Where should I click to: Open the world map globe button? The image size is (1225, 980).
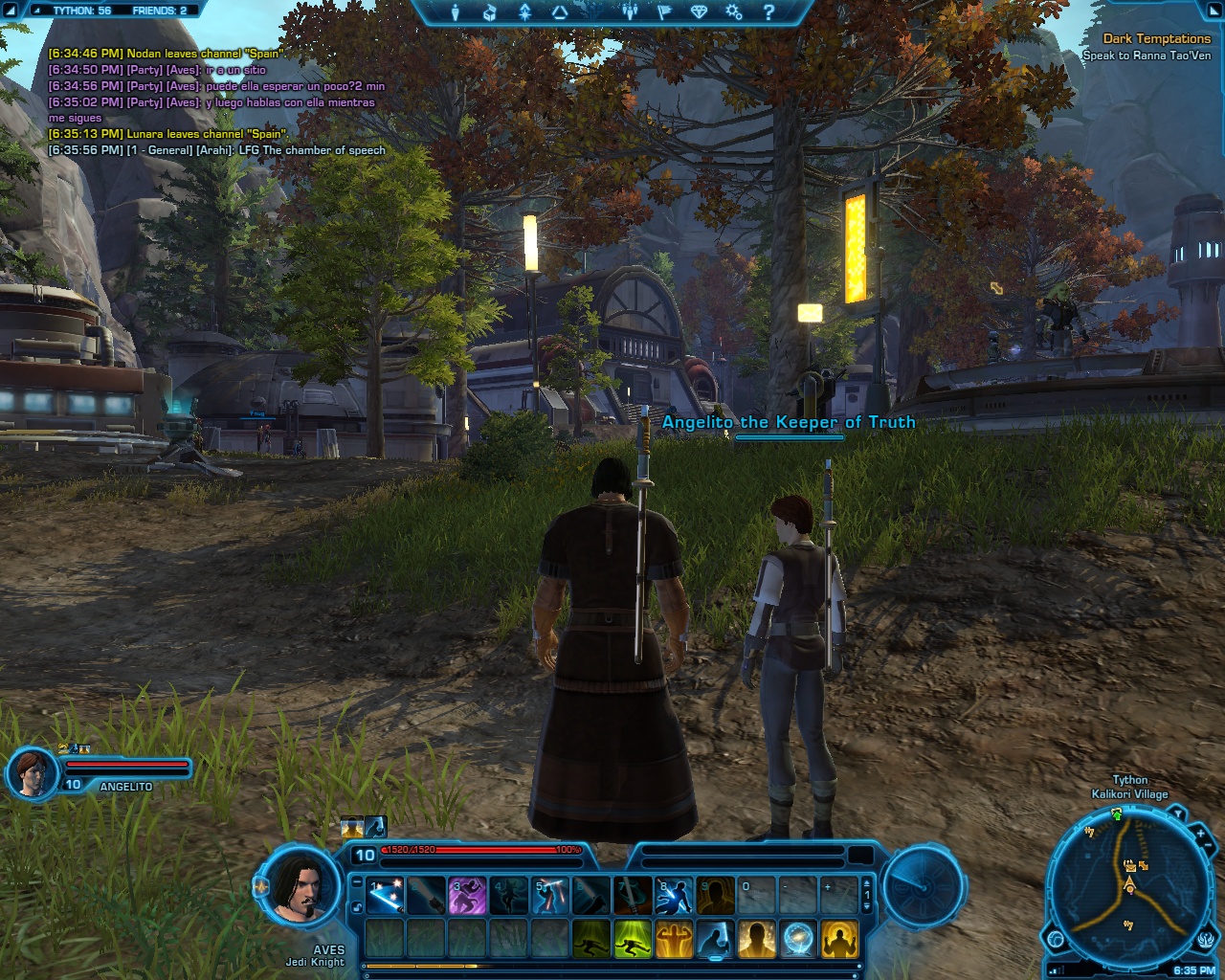[x=1056, y=939]
